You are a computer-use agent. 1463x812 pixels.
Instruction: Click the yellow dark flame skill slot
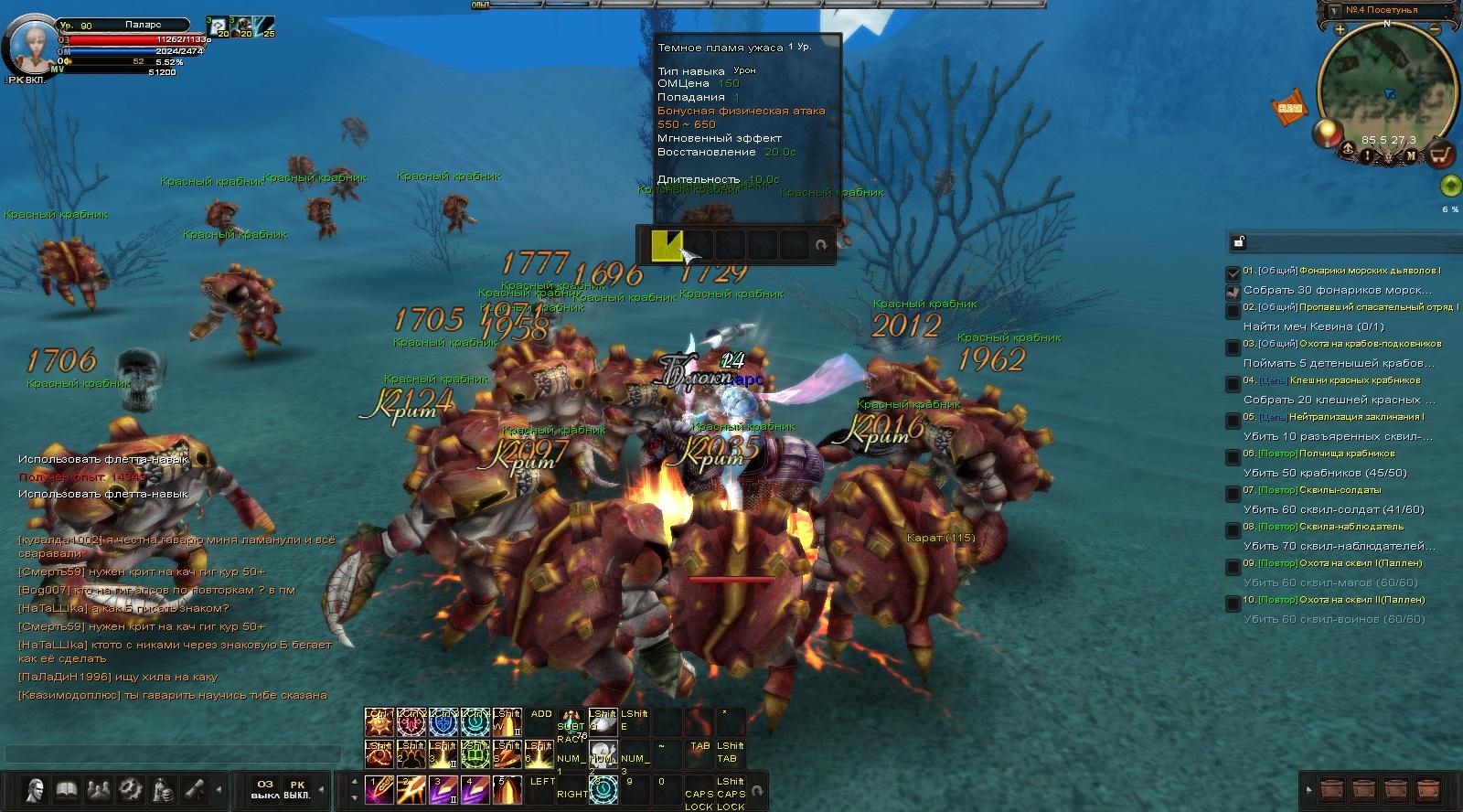coord(666,245)
